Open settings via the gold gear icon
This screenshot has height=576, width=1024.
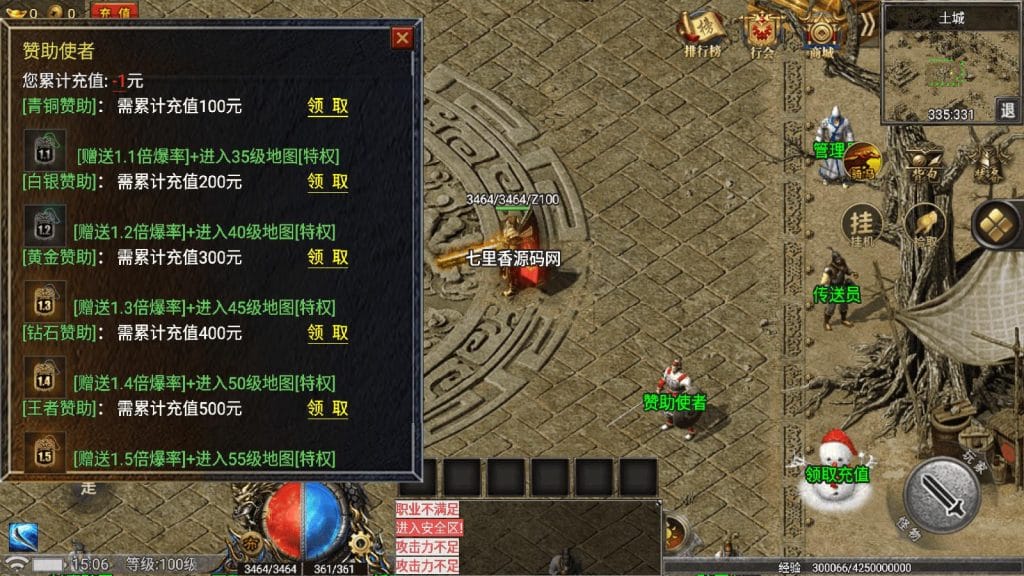360,543
